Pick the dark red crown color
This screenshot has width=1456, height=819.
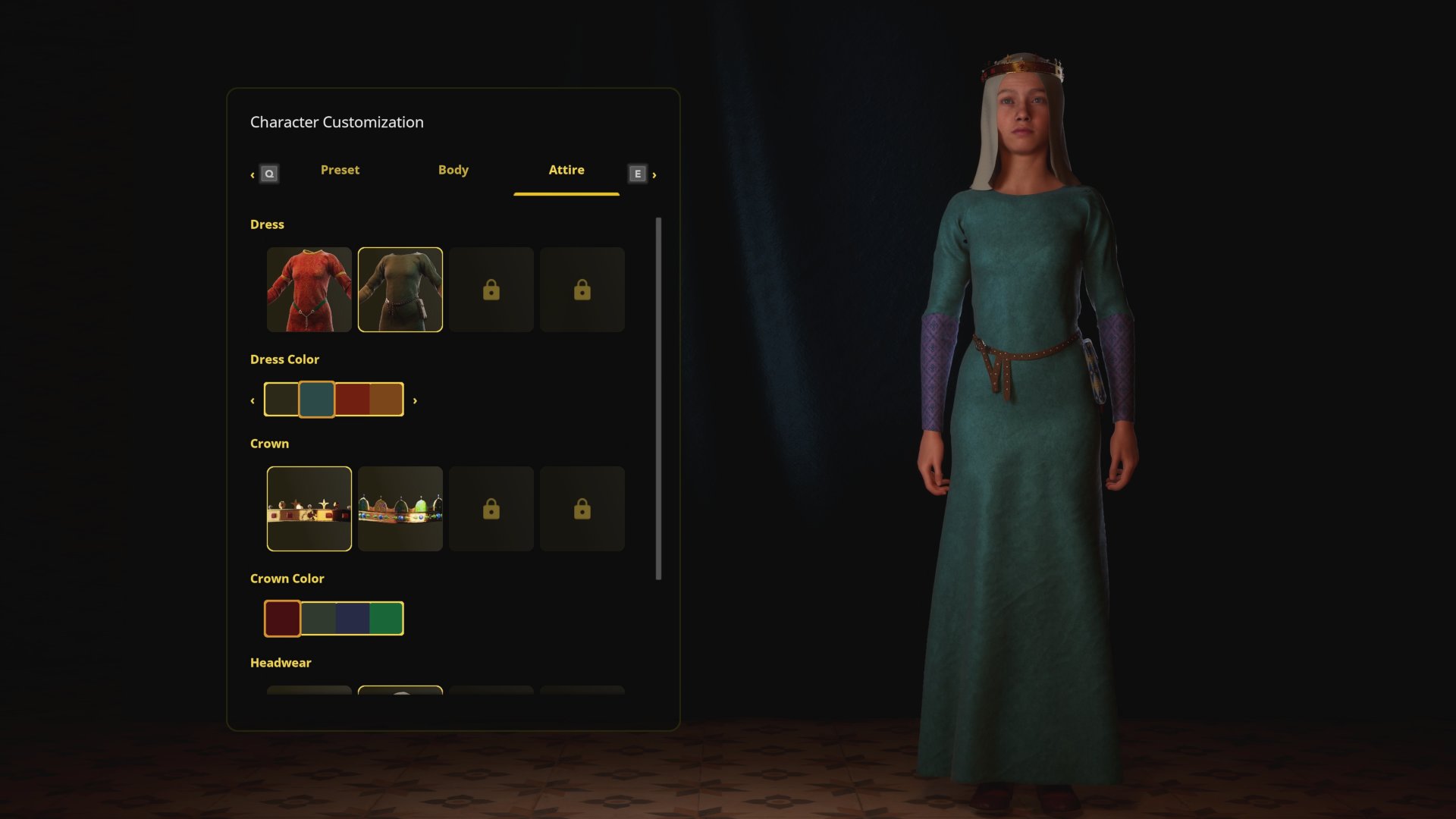coord(282,619)
